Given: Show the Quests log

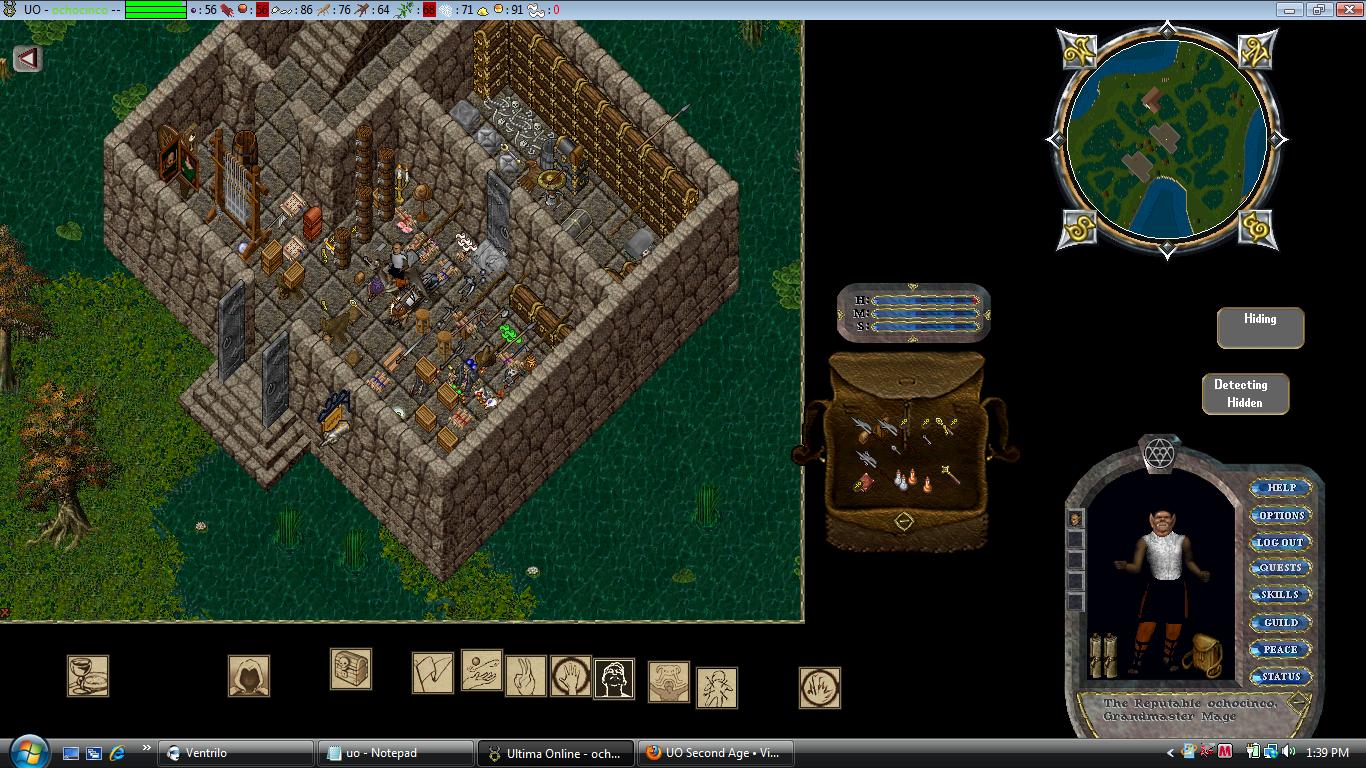Looking at the screenshot, I should point(1280,568).
